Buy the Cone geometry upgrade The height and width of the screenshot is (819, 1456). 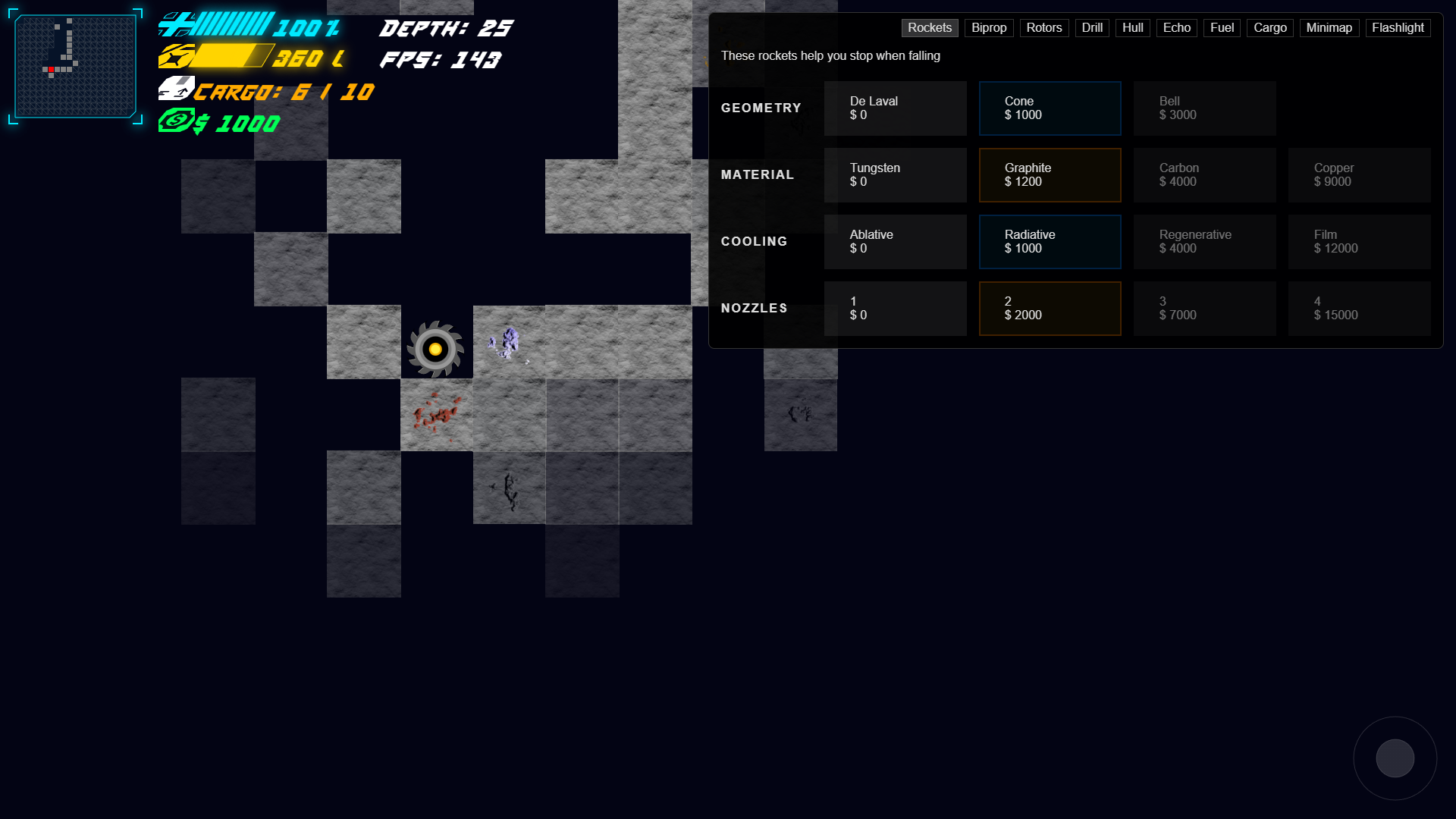[1050, 108]
